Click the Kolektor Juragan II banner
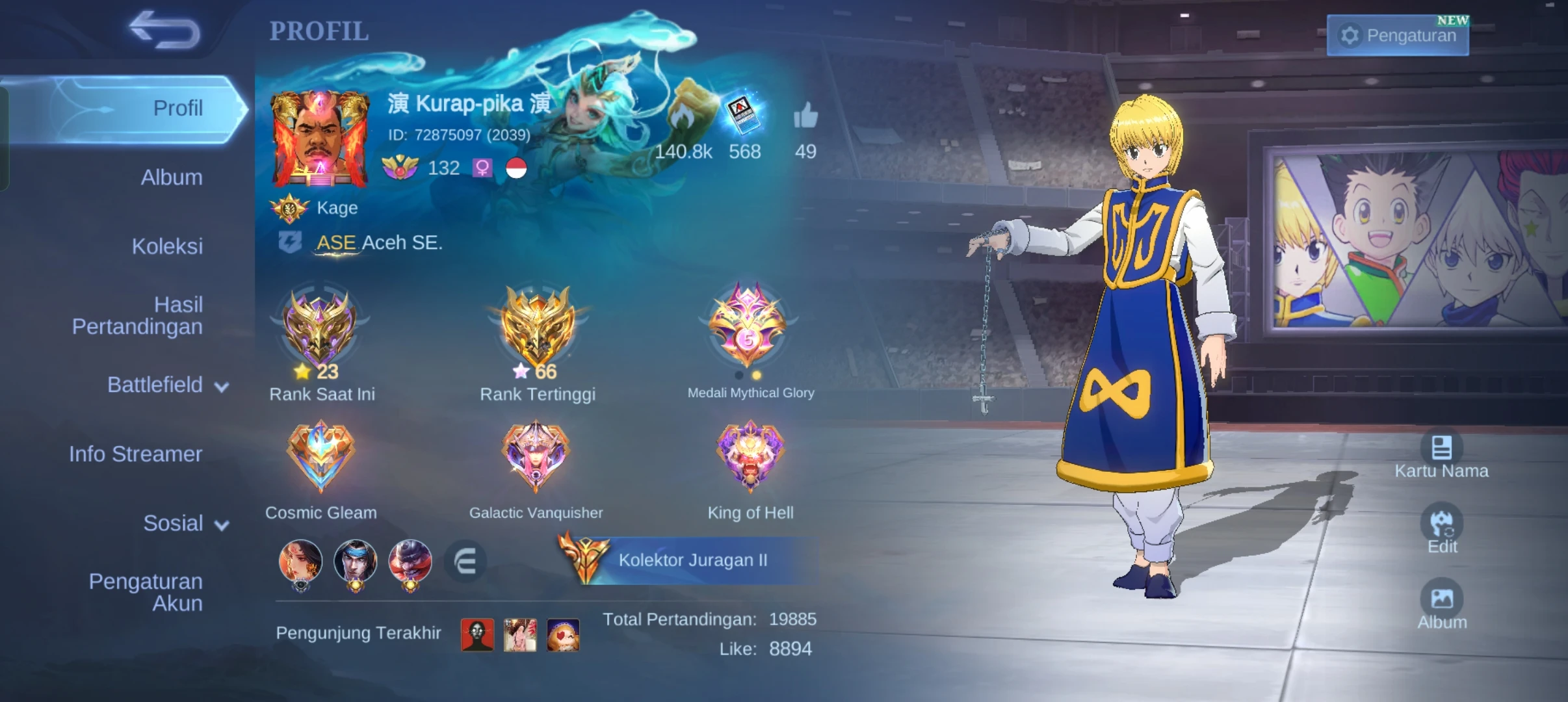The image size is (1568, 702). click(x=691, y=560)
